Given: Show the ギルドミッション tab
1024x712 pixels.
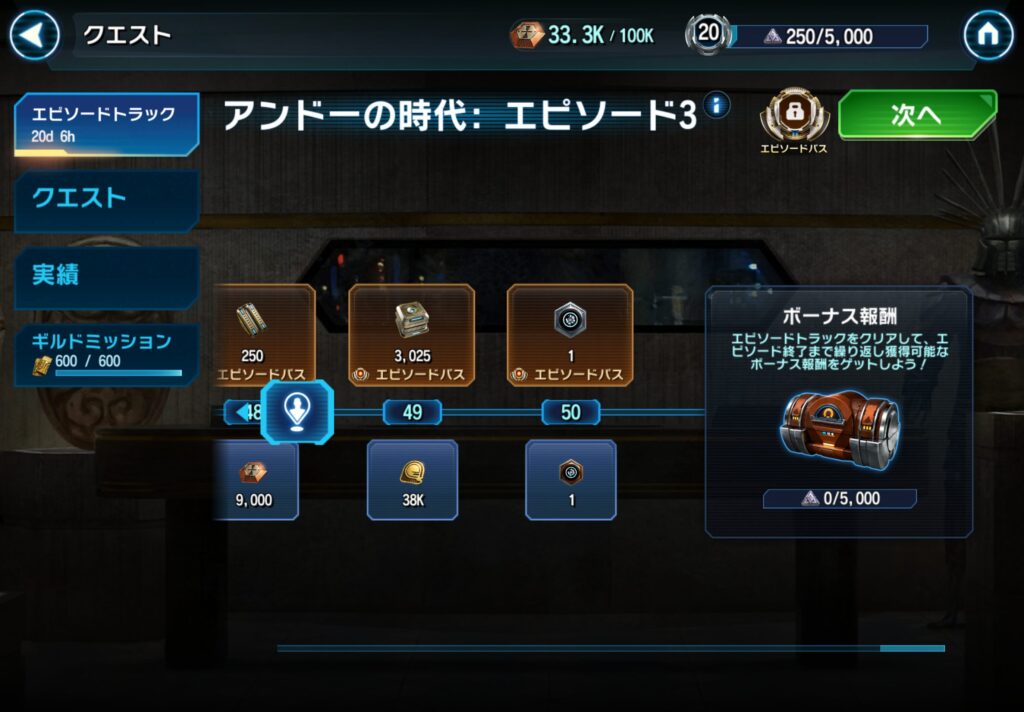Looking at the screenshot, I should coord(105,354).
